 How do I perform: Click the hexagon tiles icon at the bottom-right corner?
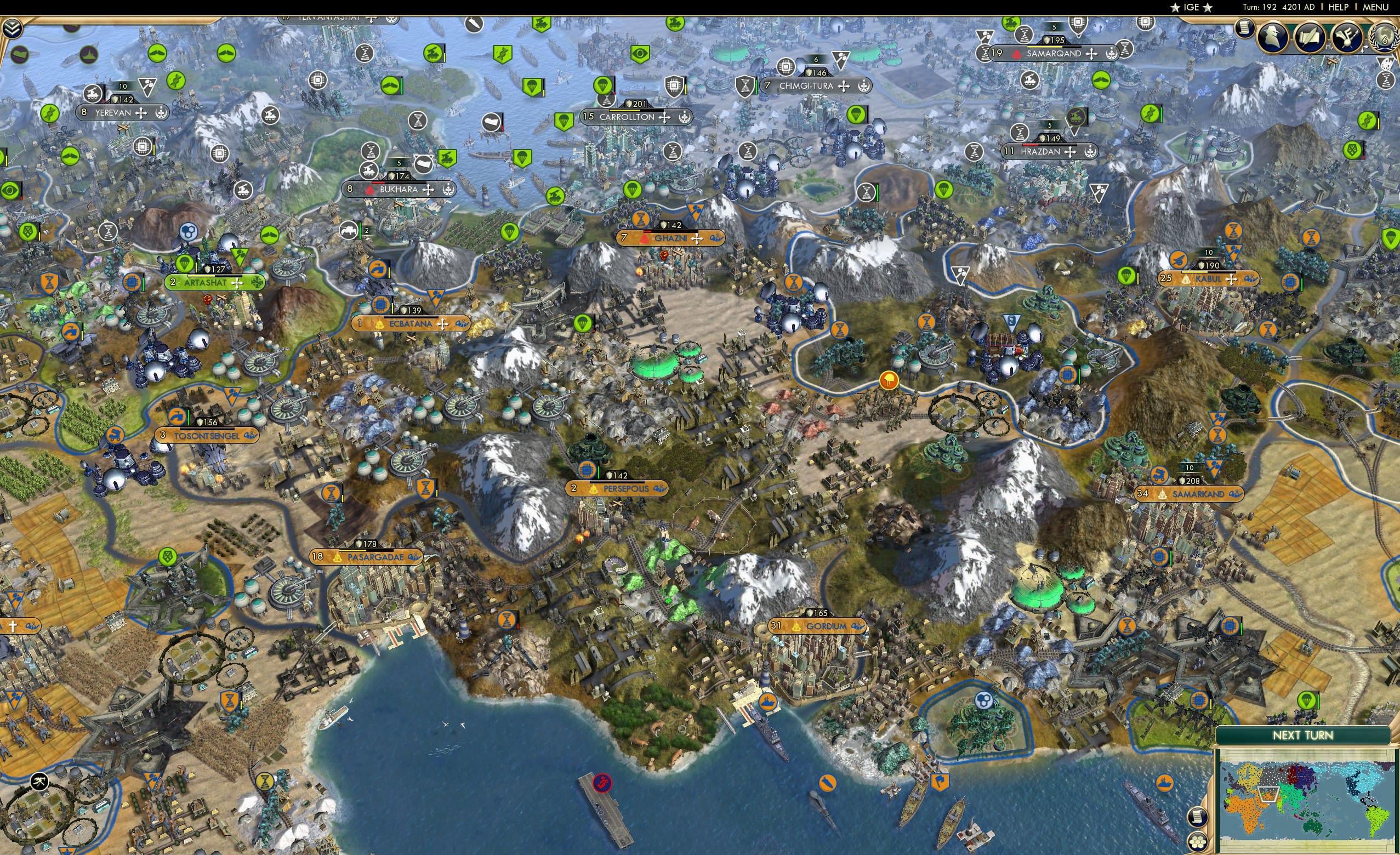tap(1198, 843)
